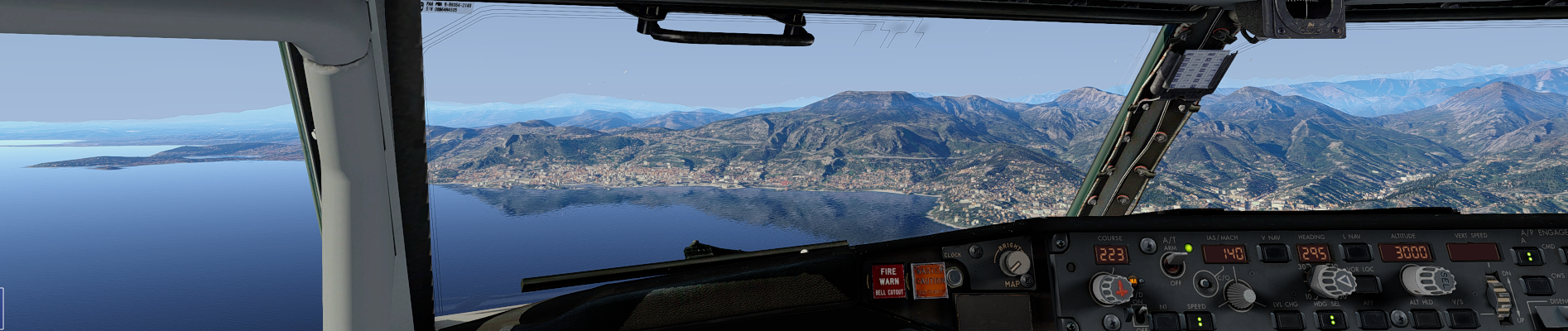
Task: Toggle the lit SPEED mode button
Action: tap(1198, 321)
